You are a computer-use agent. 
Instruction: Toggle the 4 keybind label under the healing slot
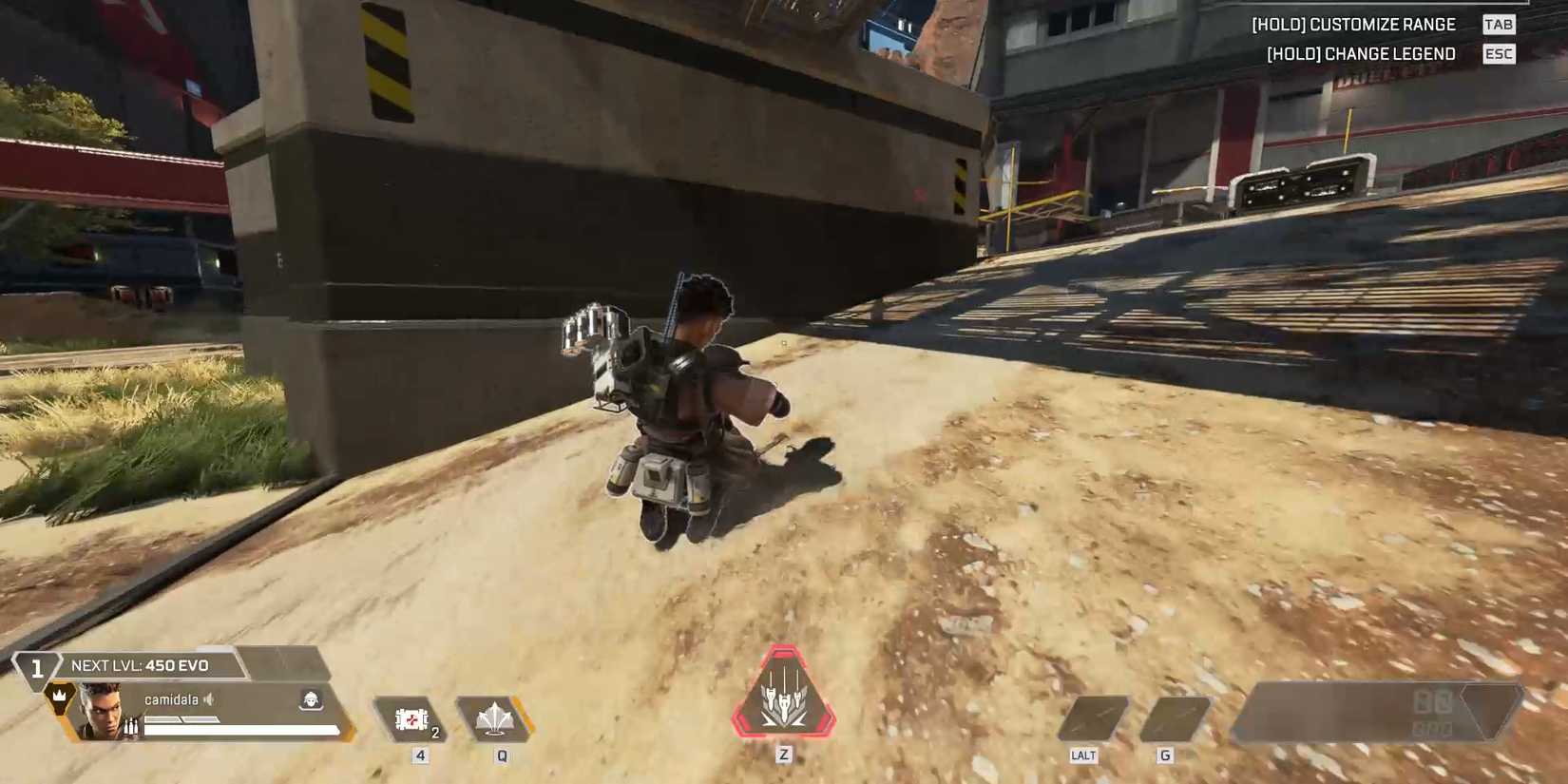[418, 755]
